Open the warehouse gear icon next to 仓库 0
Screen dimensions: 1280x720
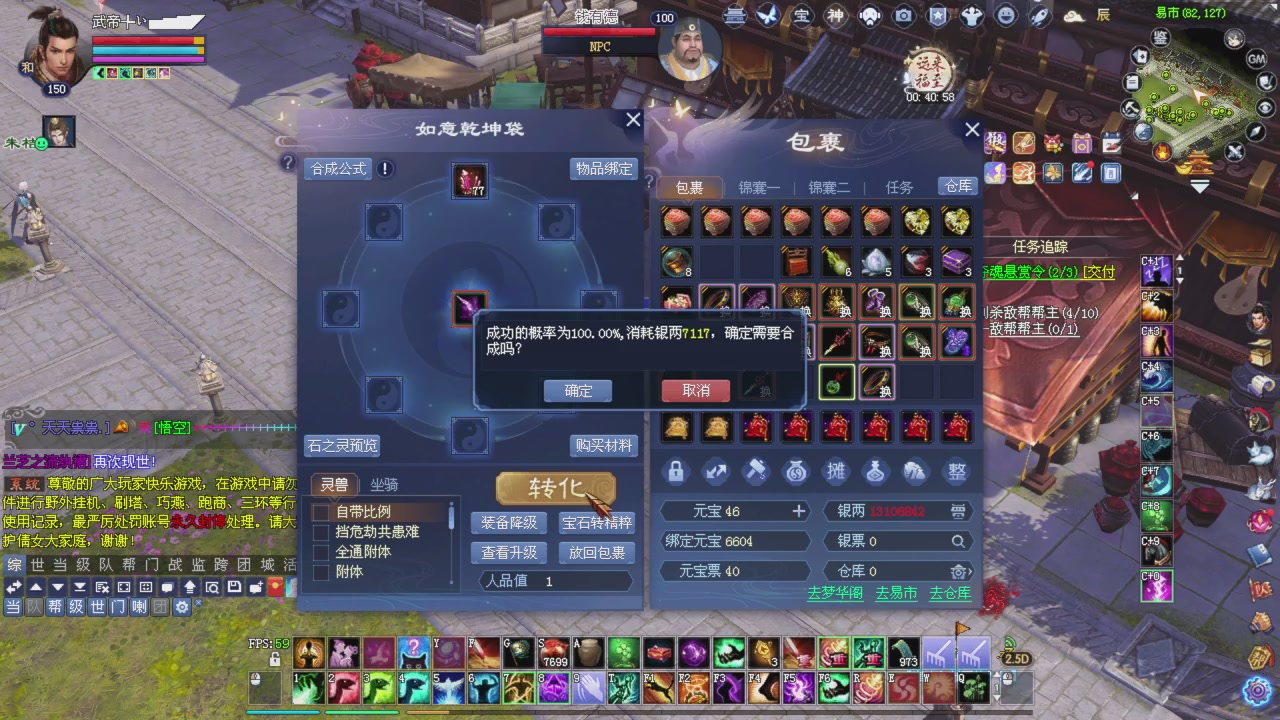click(x=958, y=571)
